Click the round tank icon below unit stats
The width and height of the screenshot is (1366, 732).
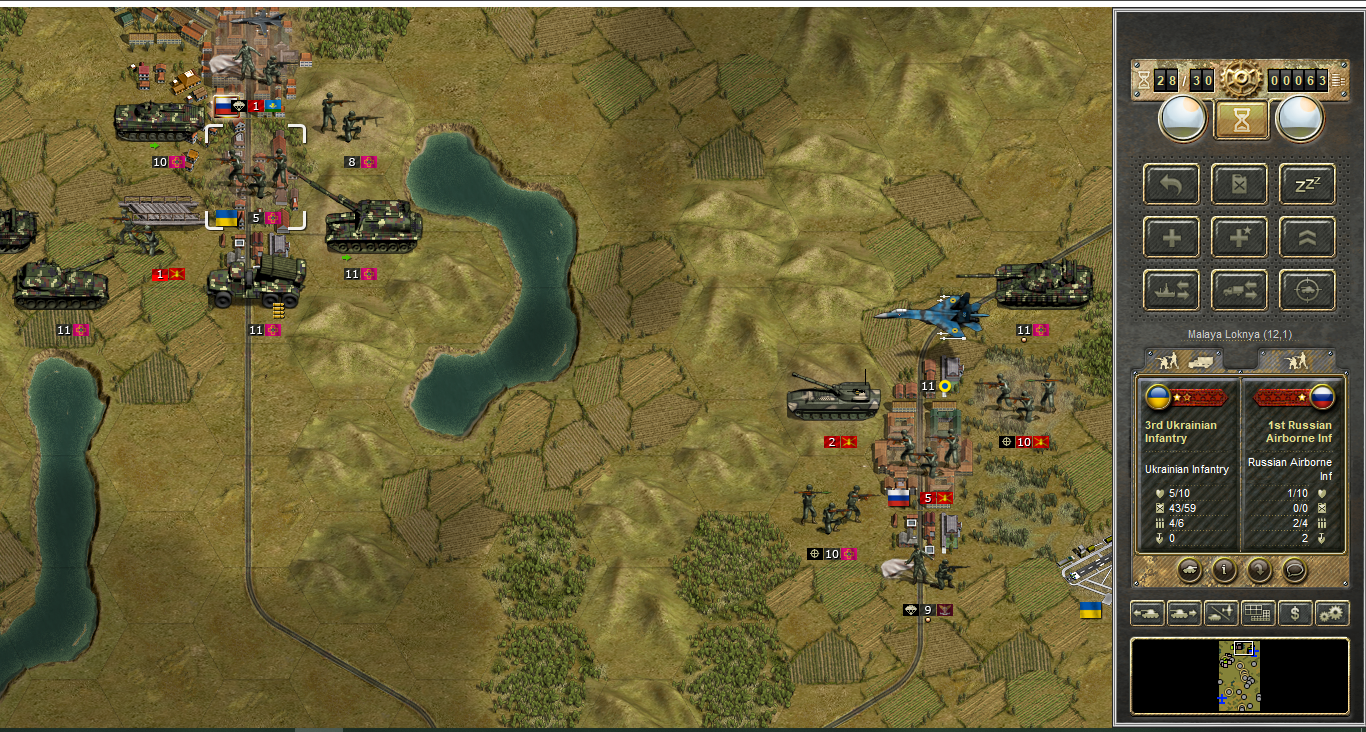tap(1189, 570)
